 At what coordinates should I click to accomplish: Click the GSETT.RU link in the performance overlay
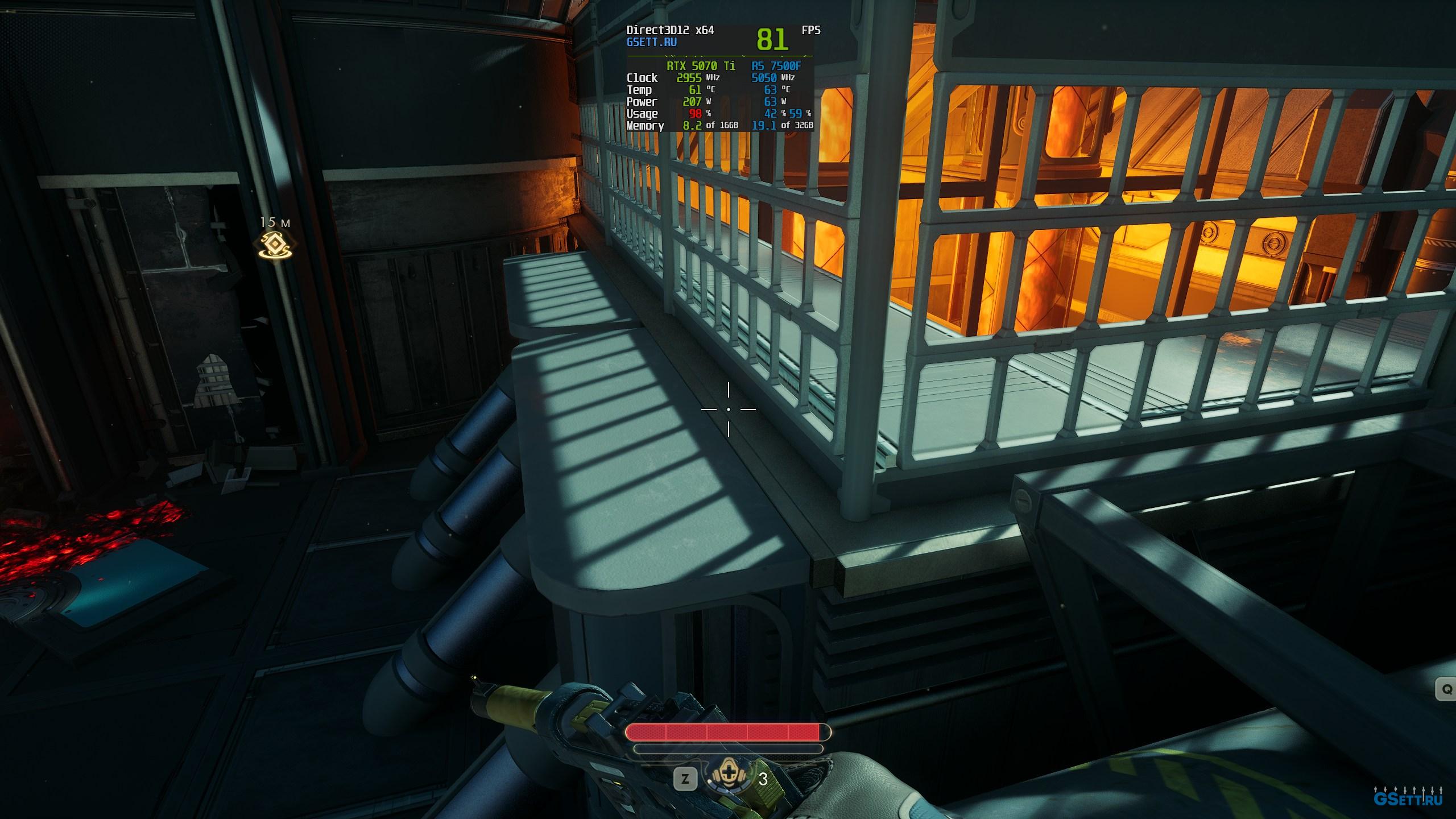click(x=651, y=42)
